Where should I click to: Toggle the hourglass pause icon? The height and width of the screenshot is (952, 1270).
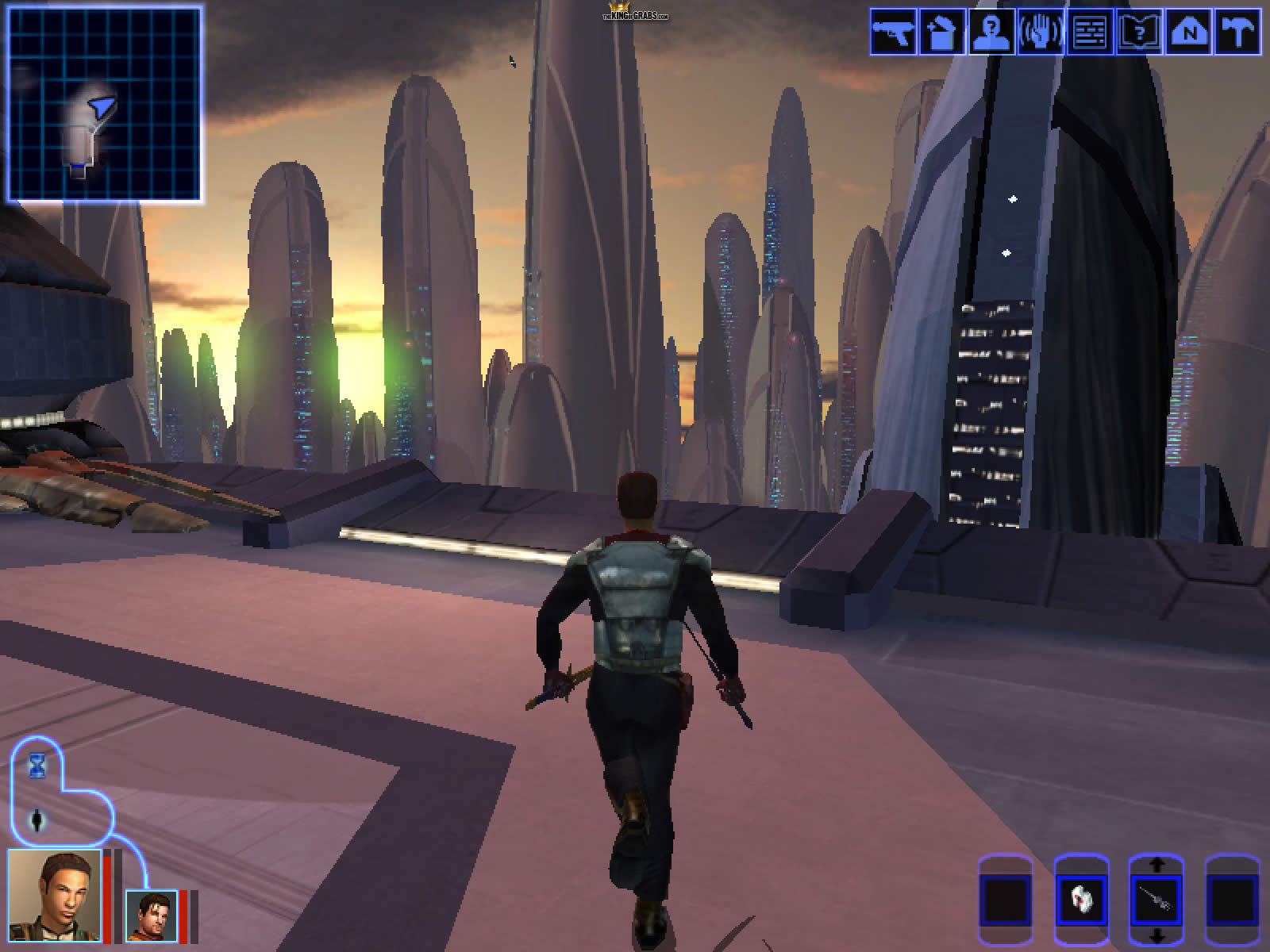[37, 765]
